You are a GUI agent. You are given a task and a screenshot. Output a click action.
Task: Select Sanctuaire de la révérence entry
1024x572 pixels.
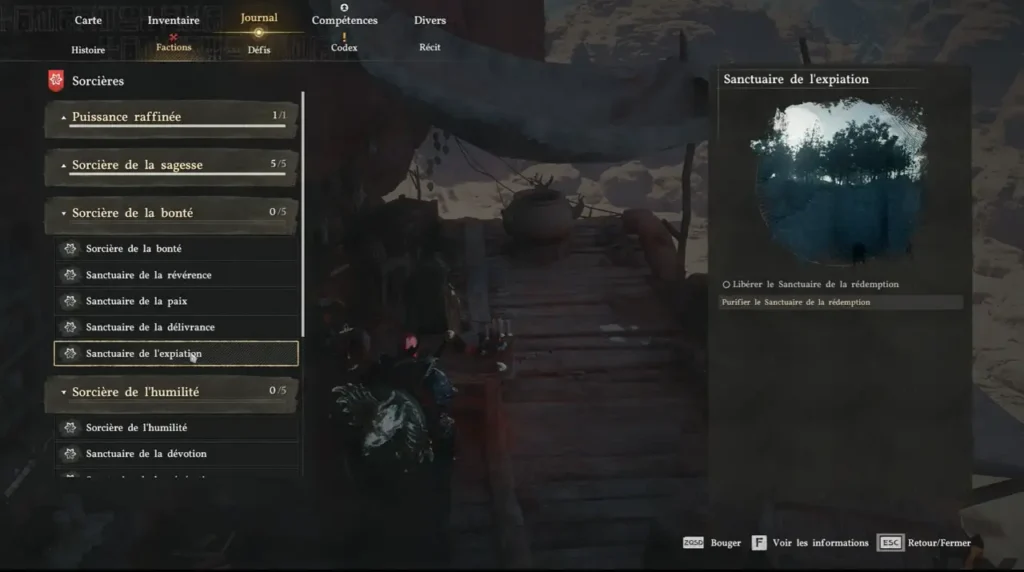click(176, 275)
